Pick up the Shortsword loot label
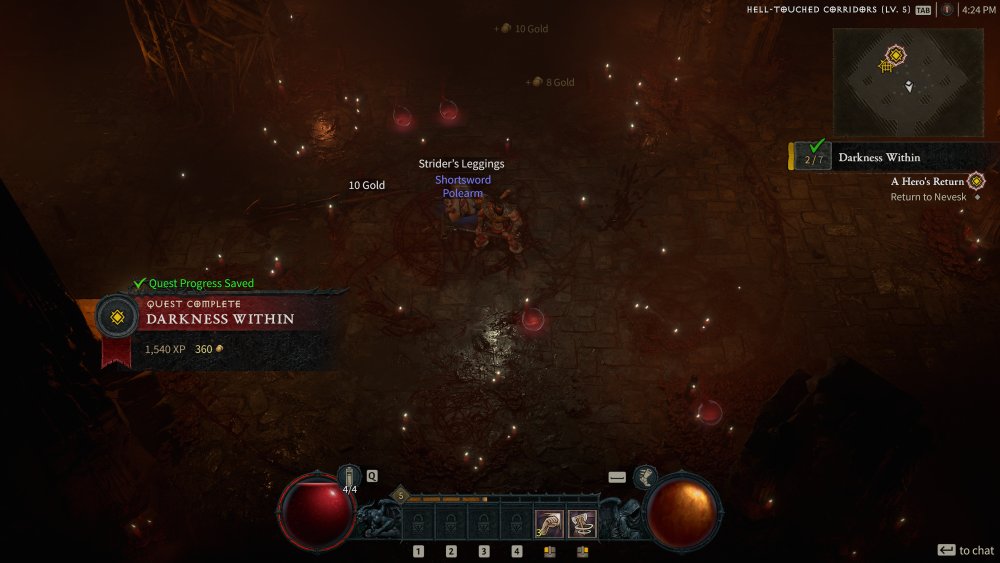The height and width of the screenshot is (563, 1000). click(x=463, y=180)
